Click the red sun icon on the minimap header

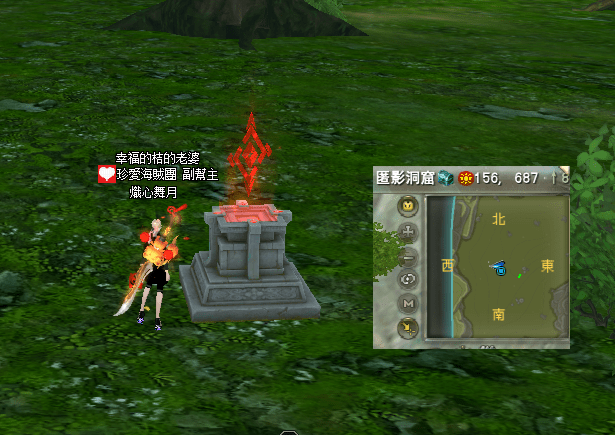[466, 178]
